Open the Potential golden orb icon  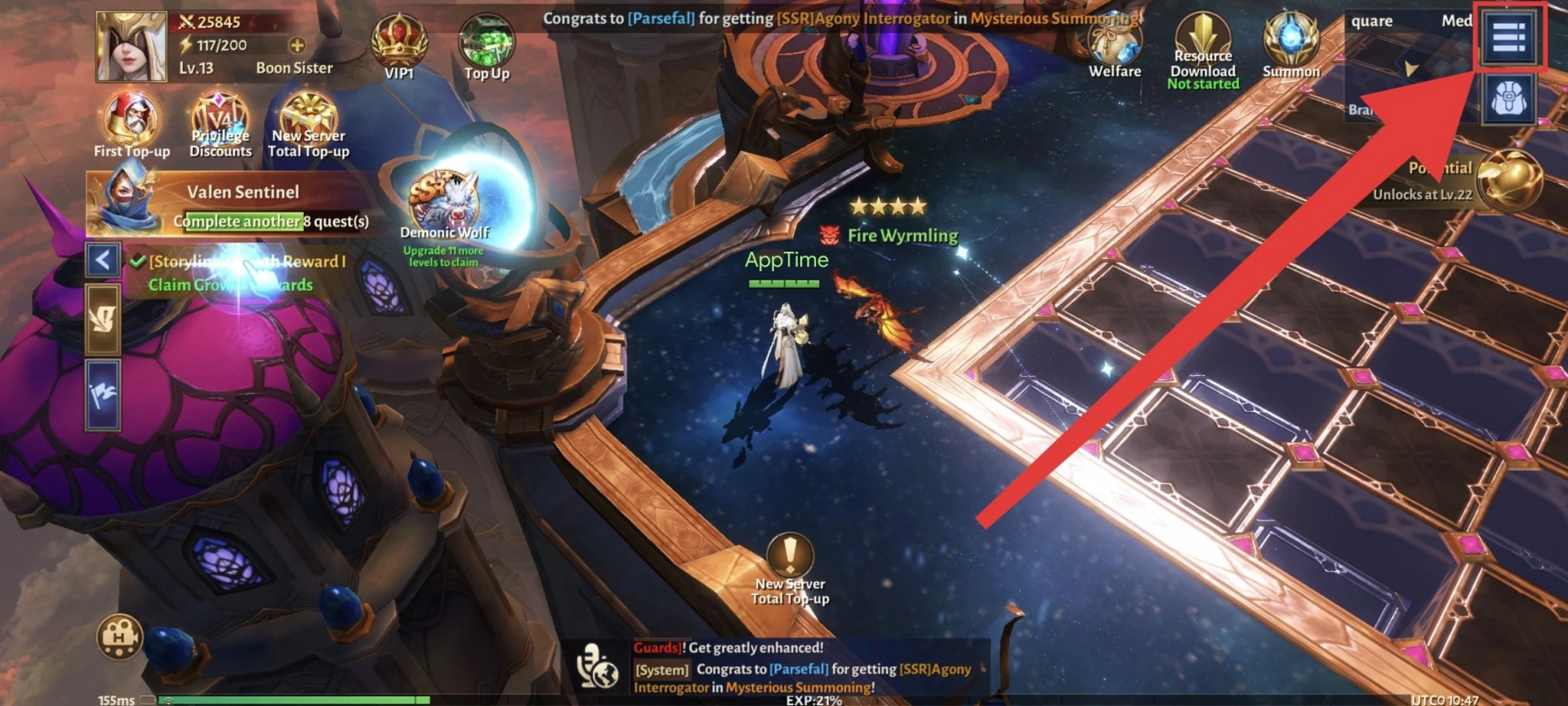[1508, 180]
